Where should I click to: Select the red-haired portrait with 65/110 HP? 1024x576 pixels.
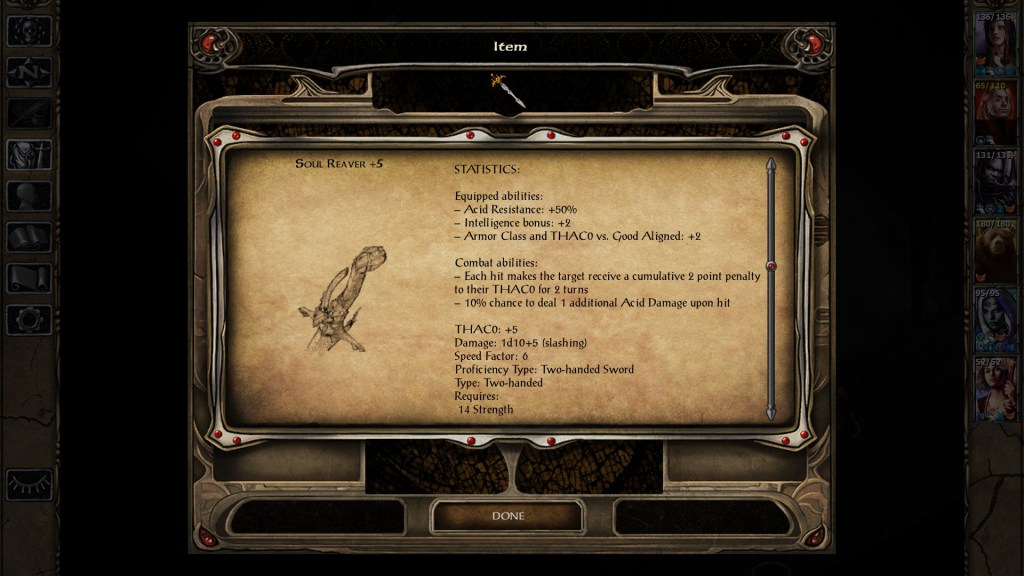pyautogui.click(x=996, y=115)
